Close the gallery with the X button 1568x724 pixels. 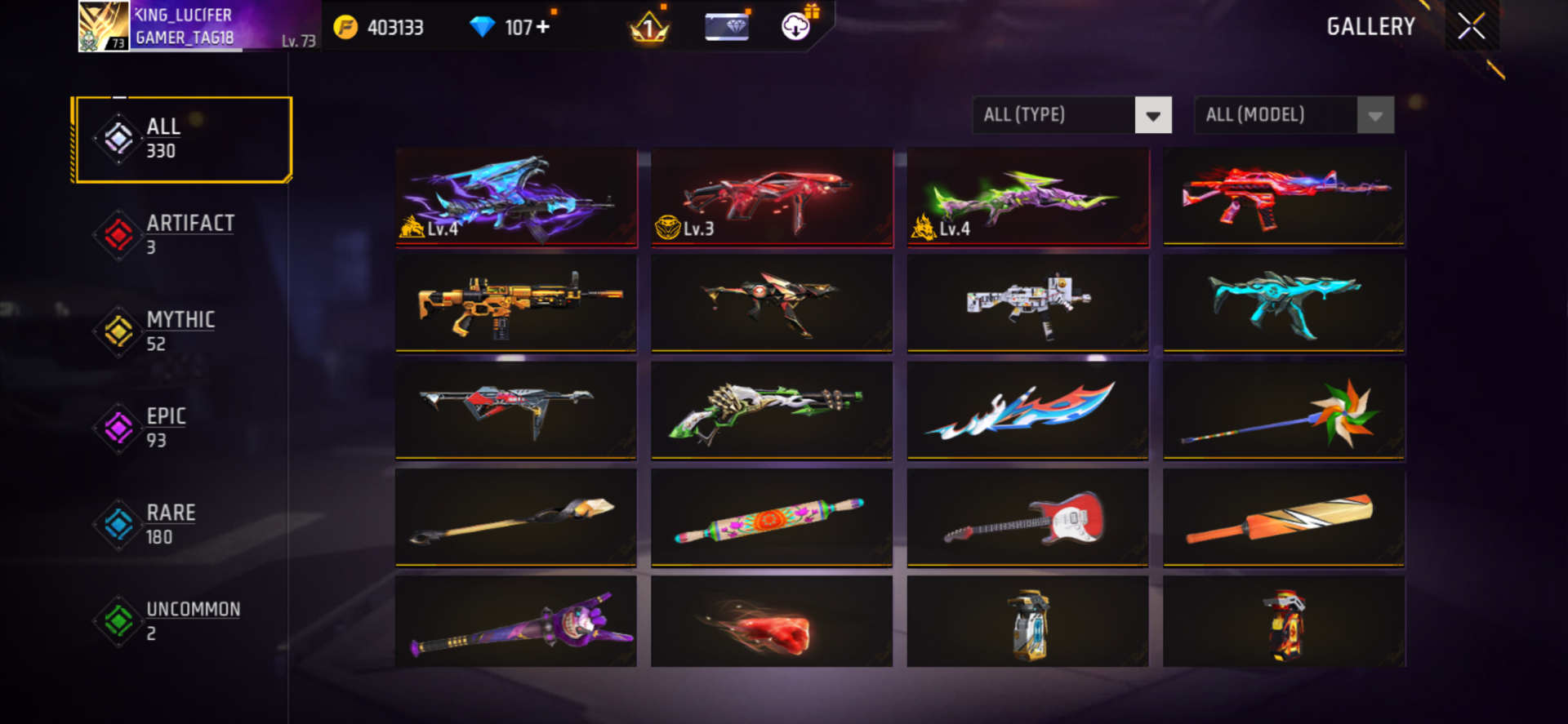[1470, 25]
